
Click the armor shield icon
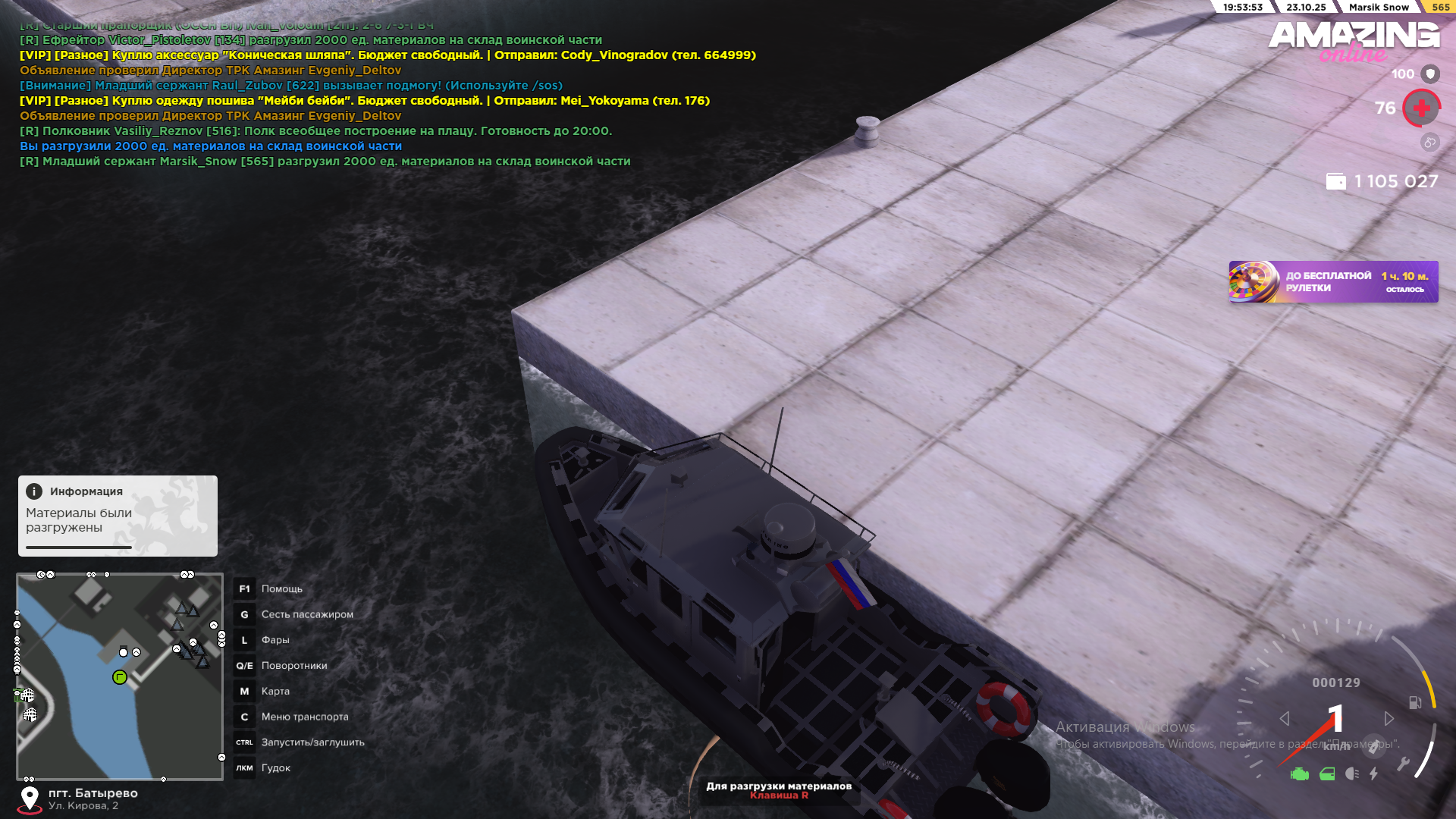pos(1430,74)
